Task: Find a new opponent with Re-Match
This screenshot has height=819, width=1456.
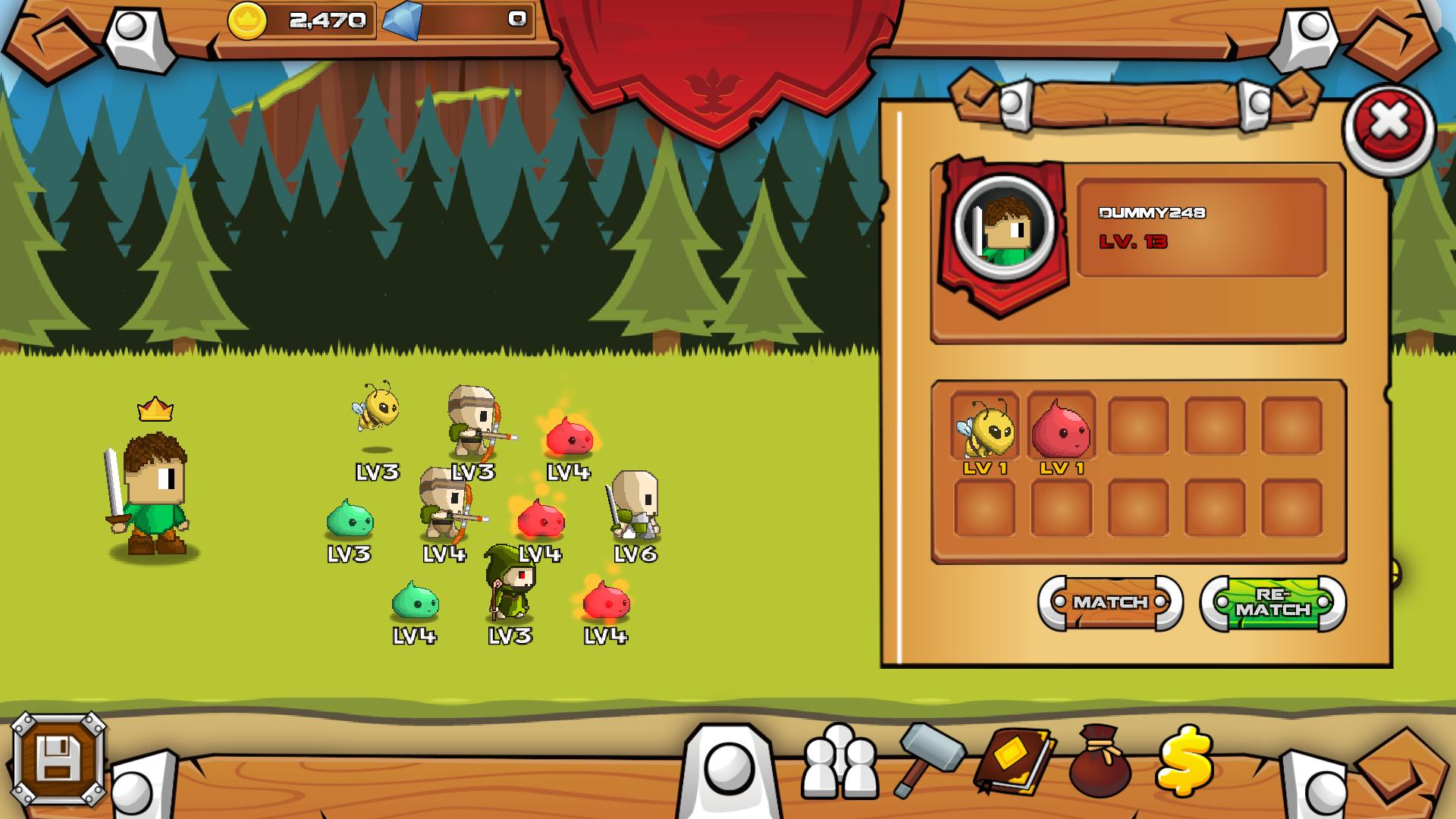Action: point(1272,603)
